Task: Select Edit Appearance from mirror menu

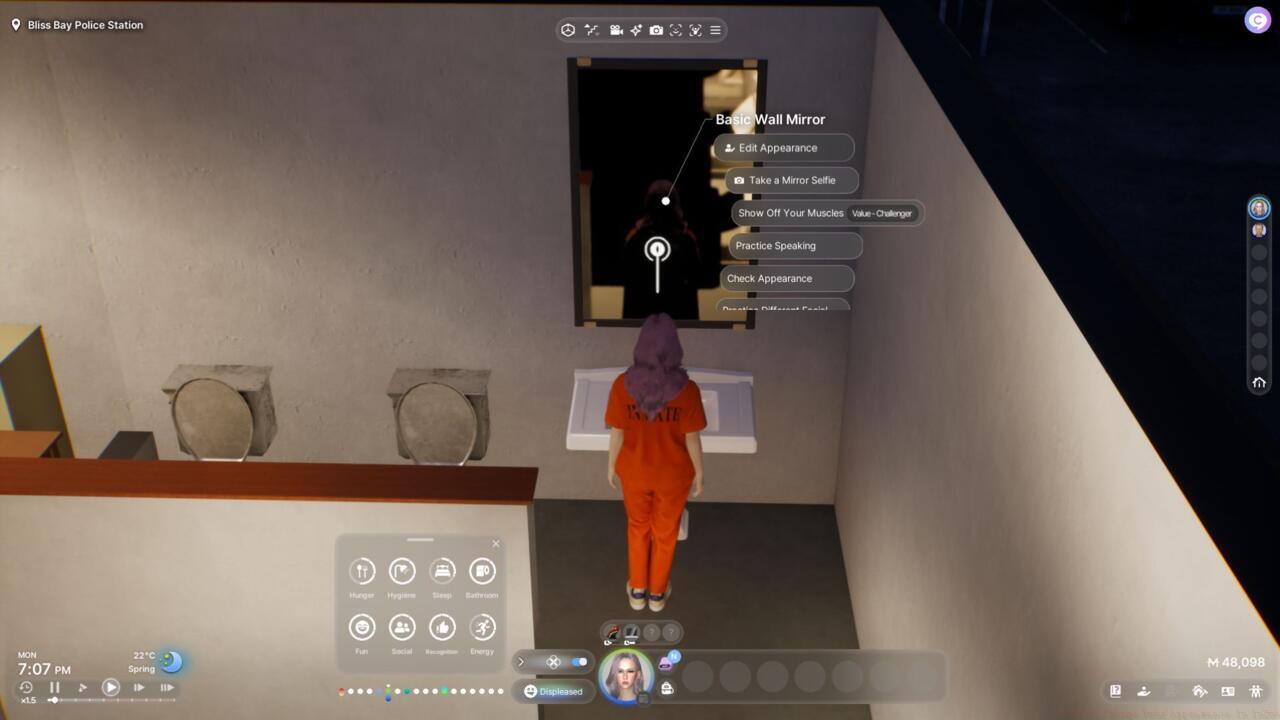Action: click(783, 147)
